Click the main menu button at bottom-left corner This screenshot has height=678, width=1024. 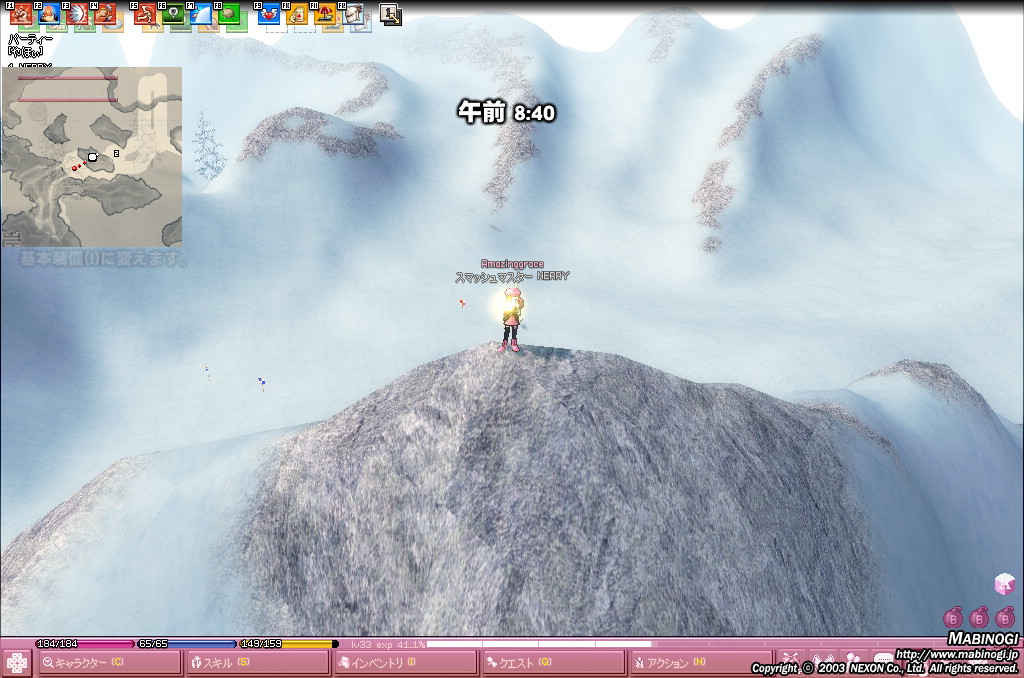tap(16, 663)
